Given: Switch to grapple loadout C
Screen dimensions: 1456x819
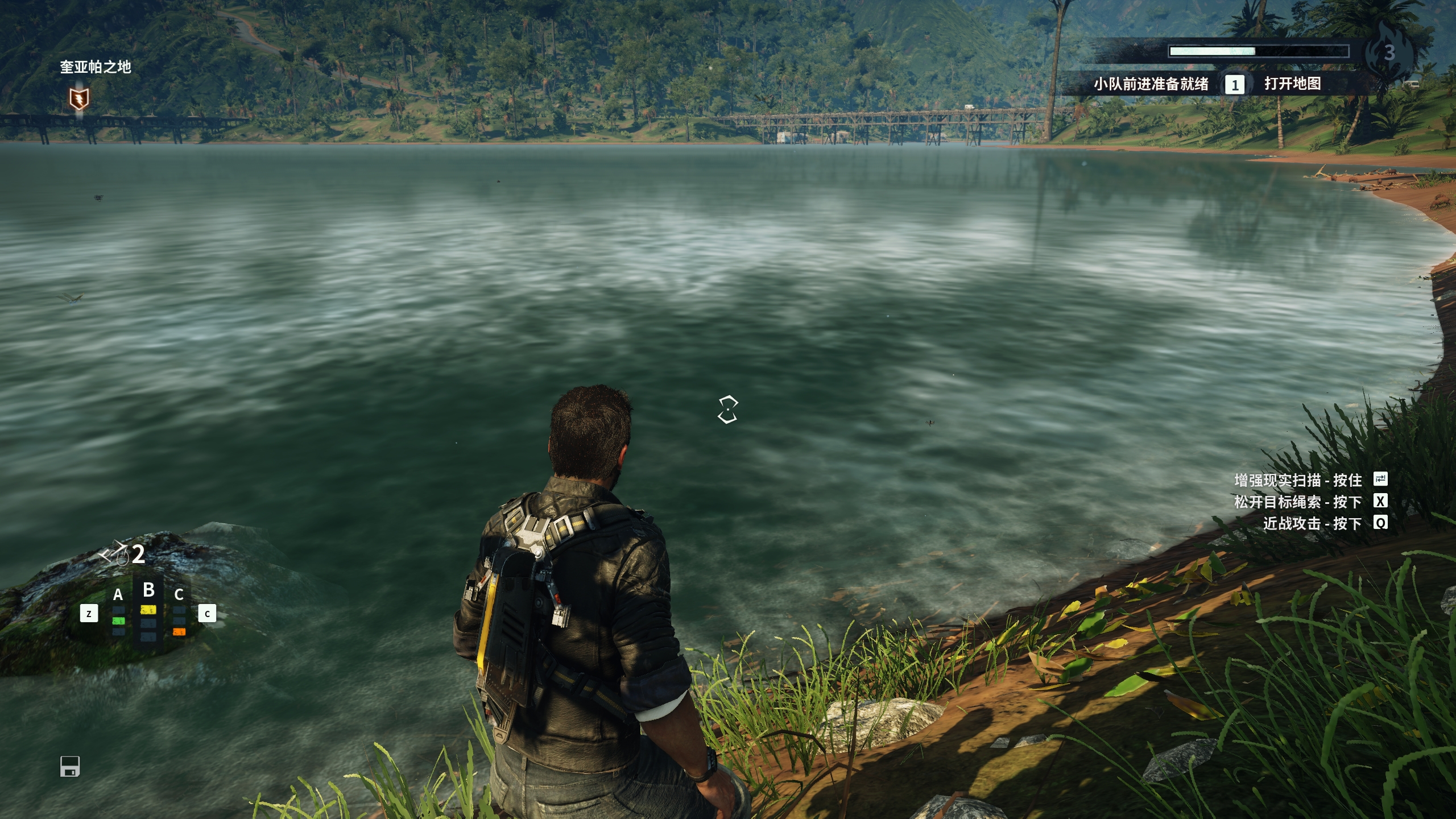Looking at the screenshot, I should (179, 595).
